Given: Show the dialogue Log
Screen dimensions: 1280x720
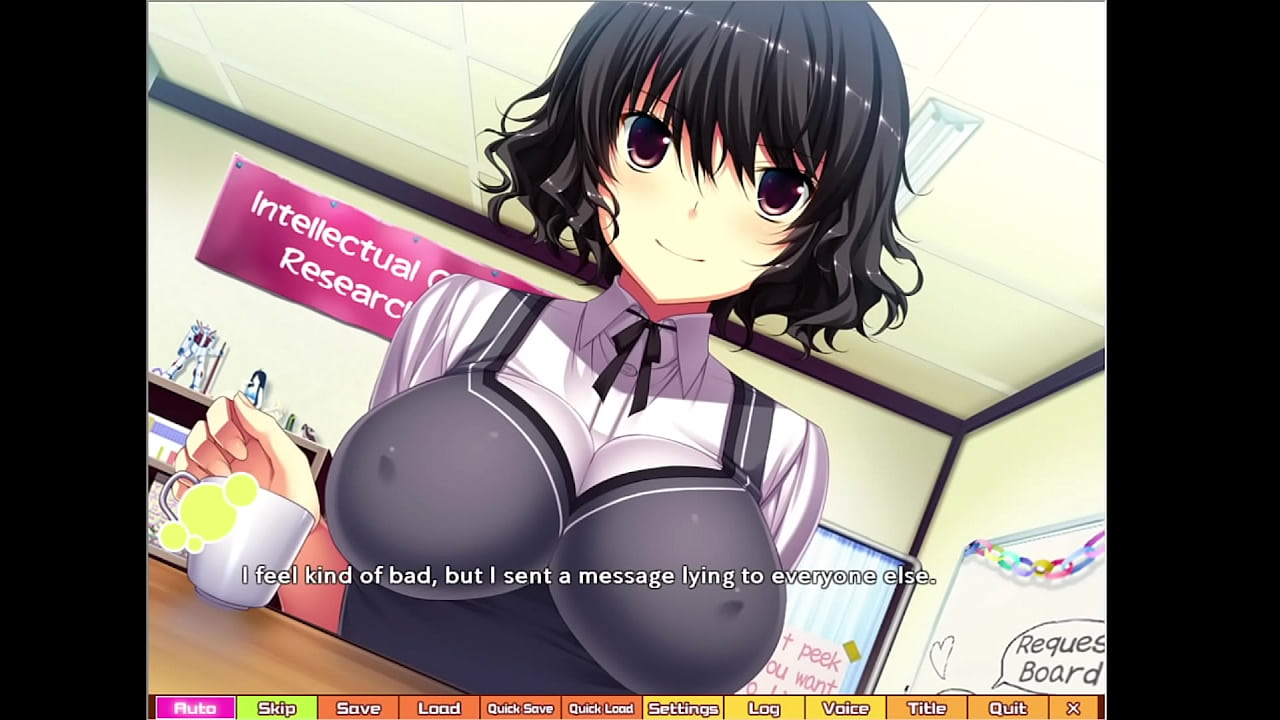Looking at the screenshot, I should tap(764, 708).
